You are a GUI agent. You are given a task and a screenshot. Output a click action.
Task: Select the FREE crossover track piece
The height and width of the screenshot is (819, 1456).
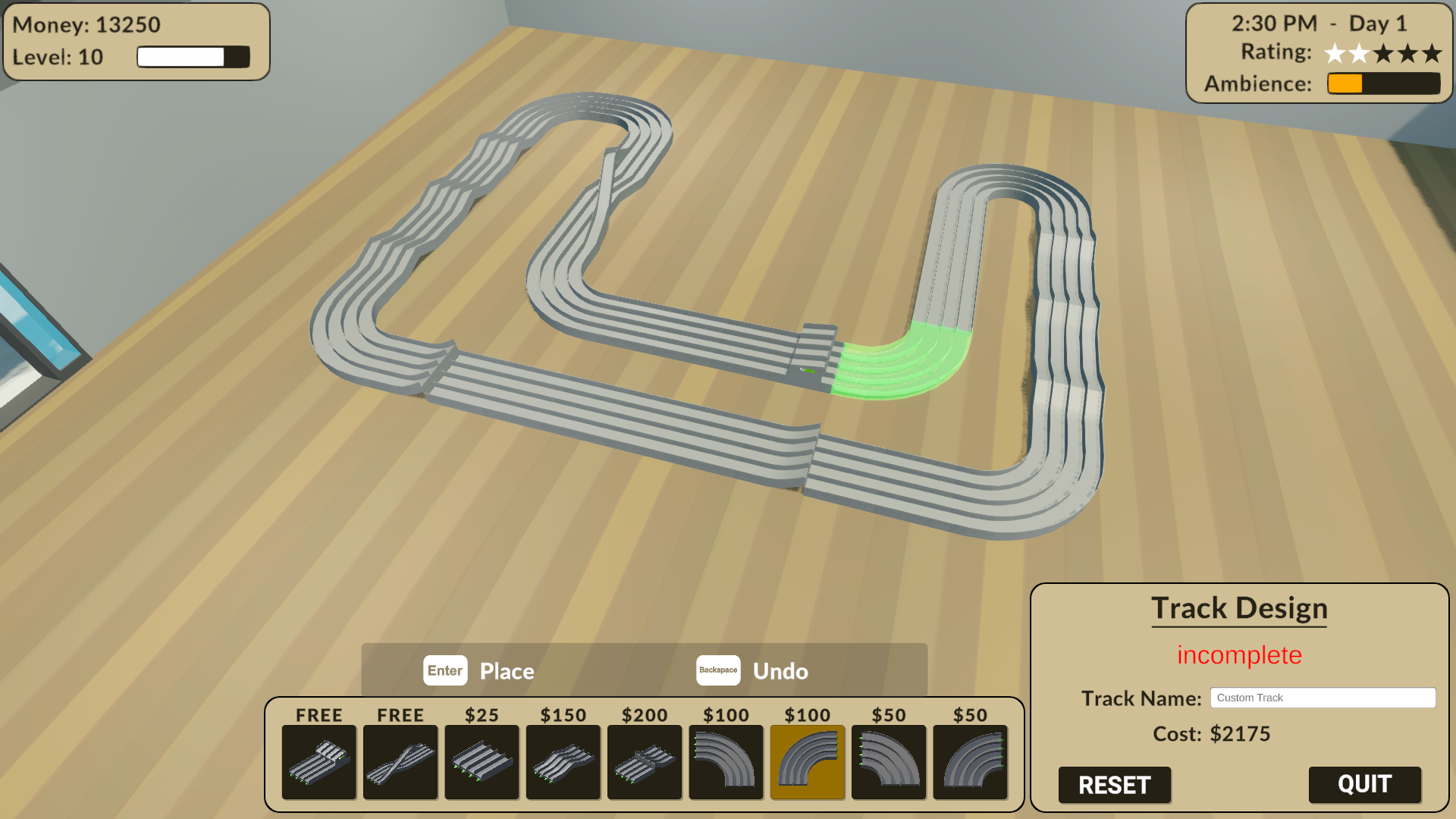(400, 762)
